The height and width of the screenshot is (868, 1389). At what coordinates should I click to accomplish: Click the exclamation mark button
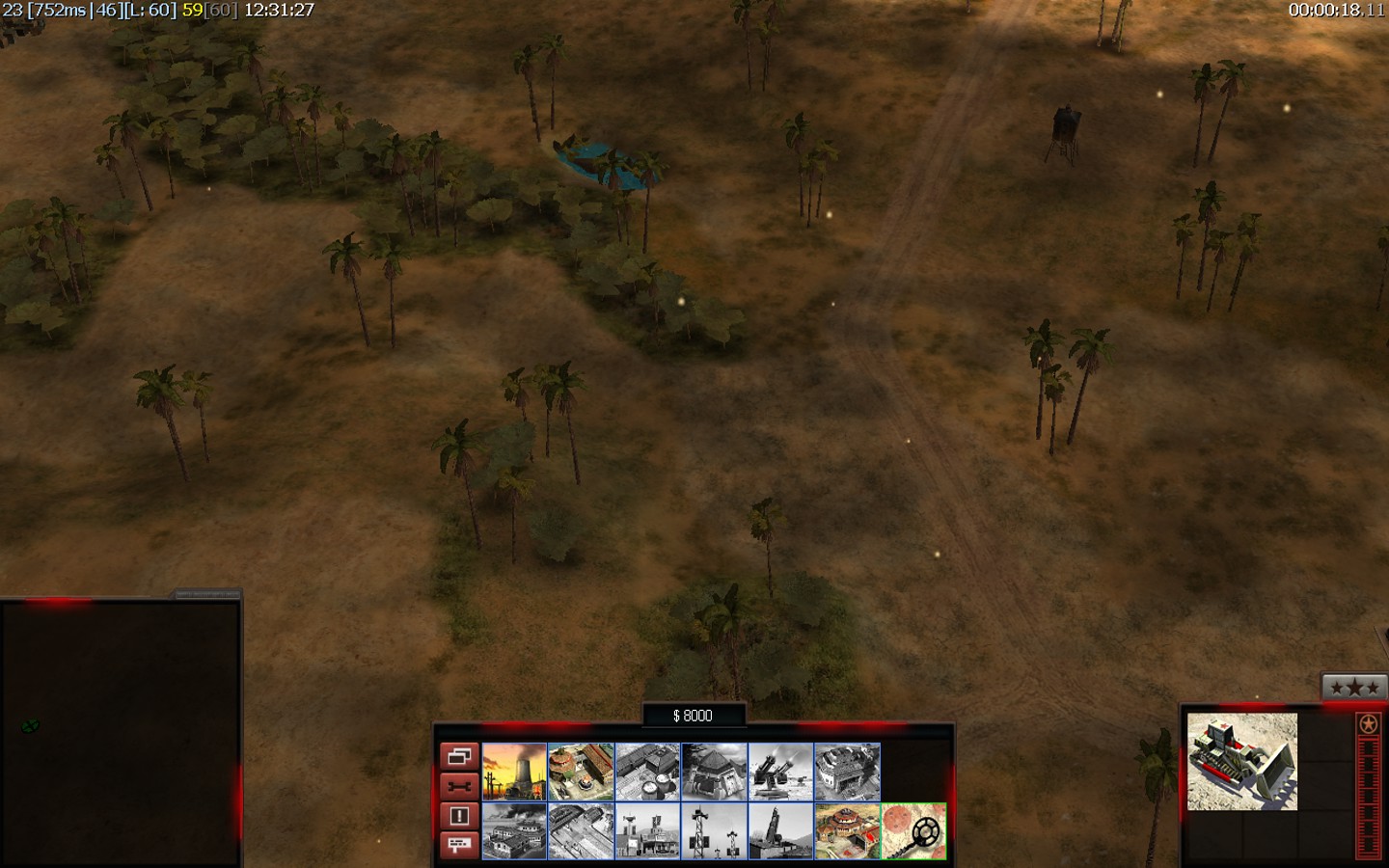point(459,816)
